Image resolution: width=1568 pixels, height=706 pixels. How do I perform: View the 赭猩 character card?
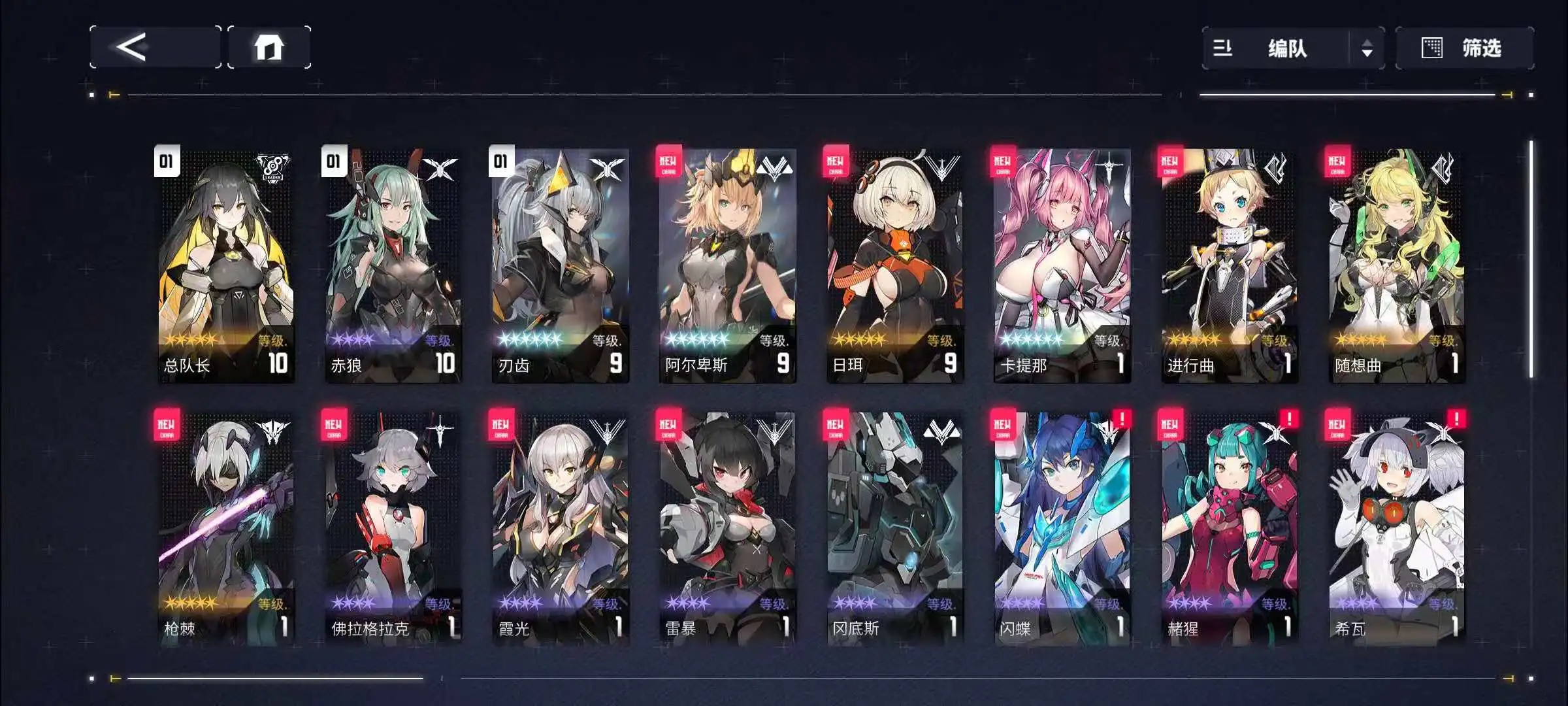point(1229,528)
